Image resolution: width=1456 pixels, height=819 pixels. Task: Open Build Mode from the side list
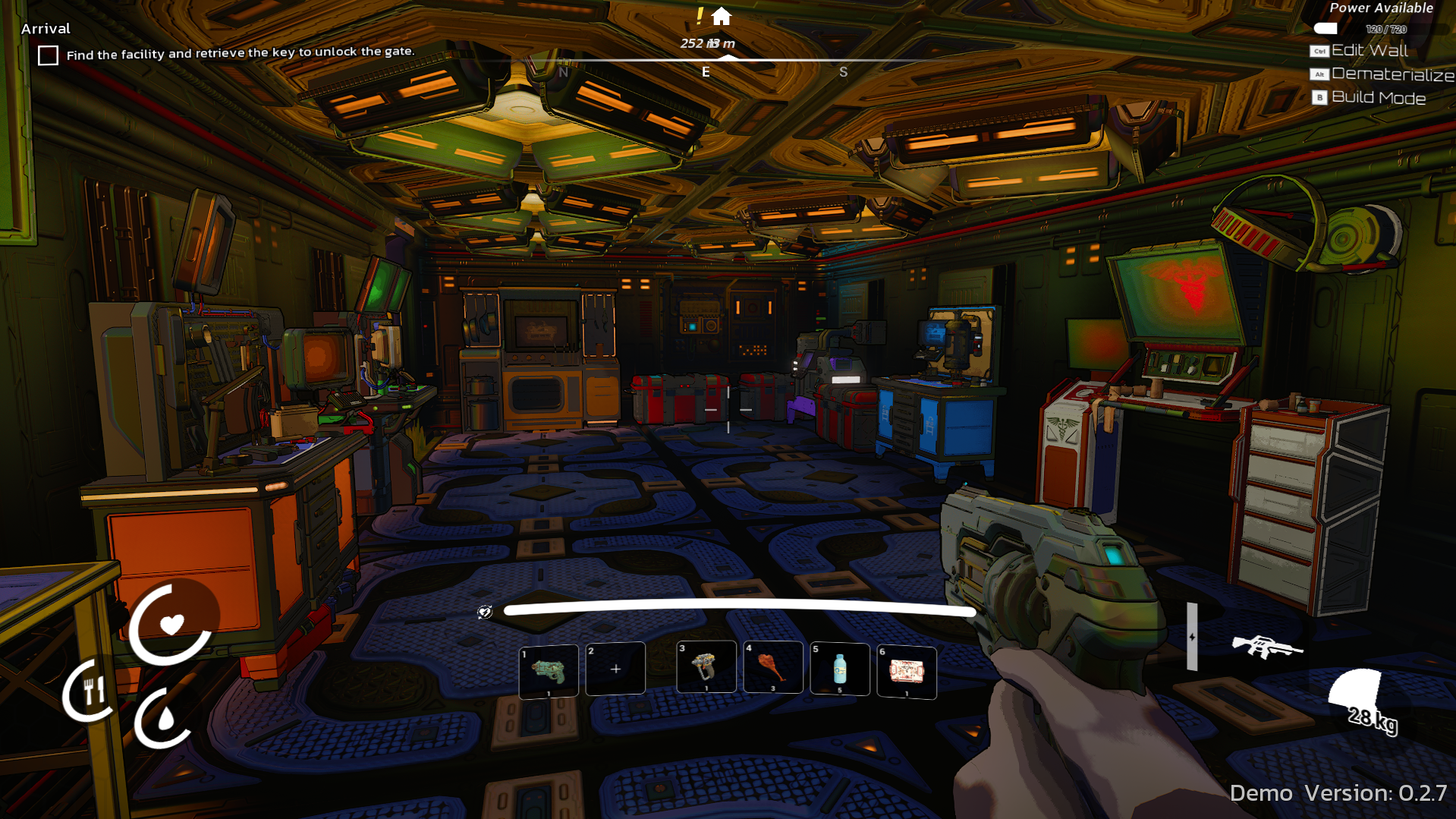click(x=1378, y=98)
